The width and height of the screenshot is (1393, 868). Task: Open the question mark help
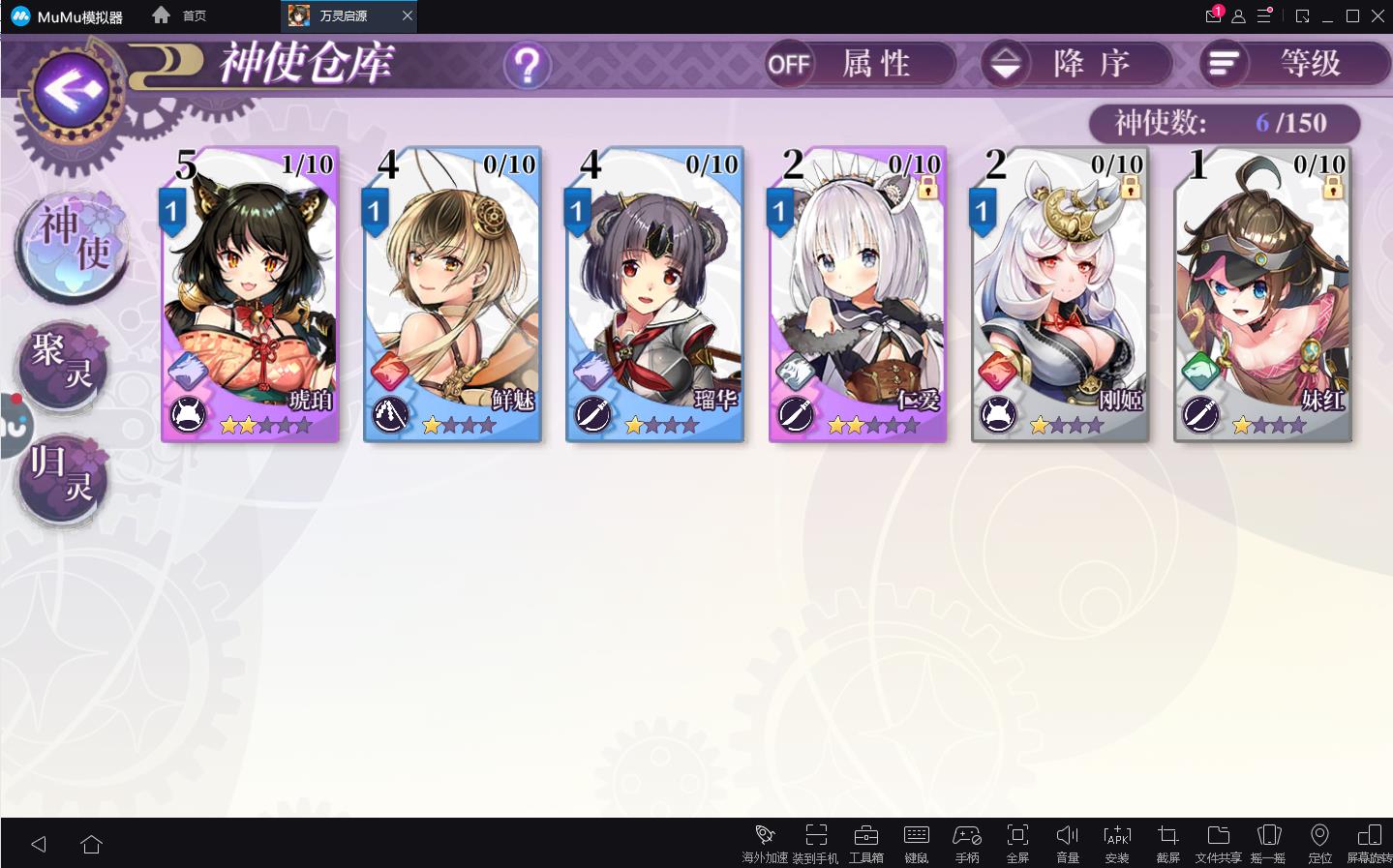click(x=527, y=66)
